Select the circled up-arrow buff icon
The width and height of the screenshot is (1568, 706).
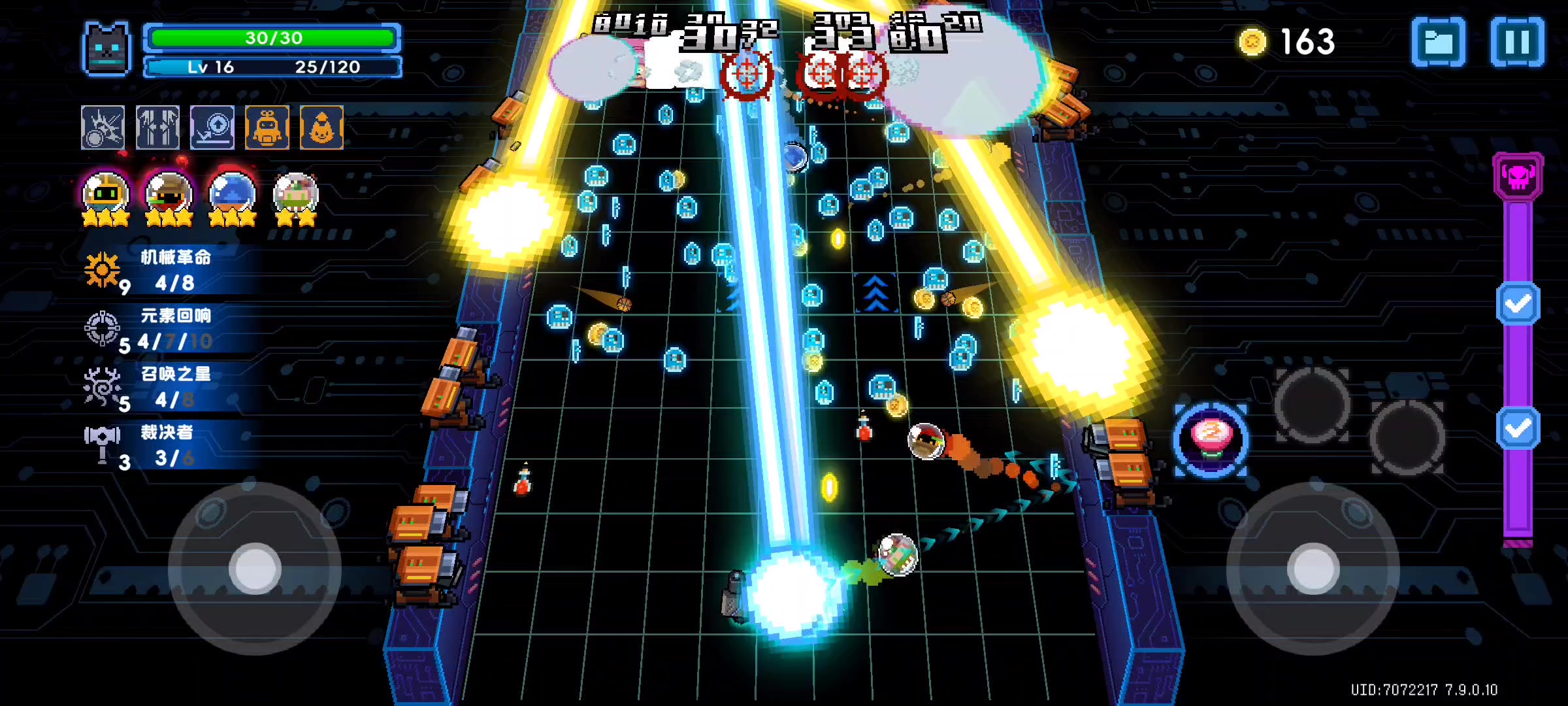coord(212,127)
